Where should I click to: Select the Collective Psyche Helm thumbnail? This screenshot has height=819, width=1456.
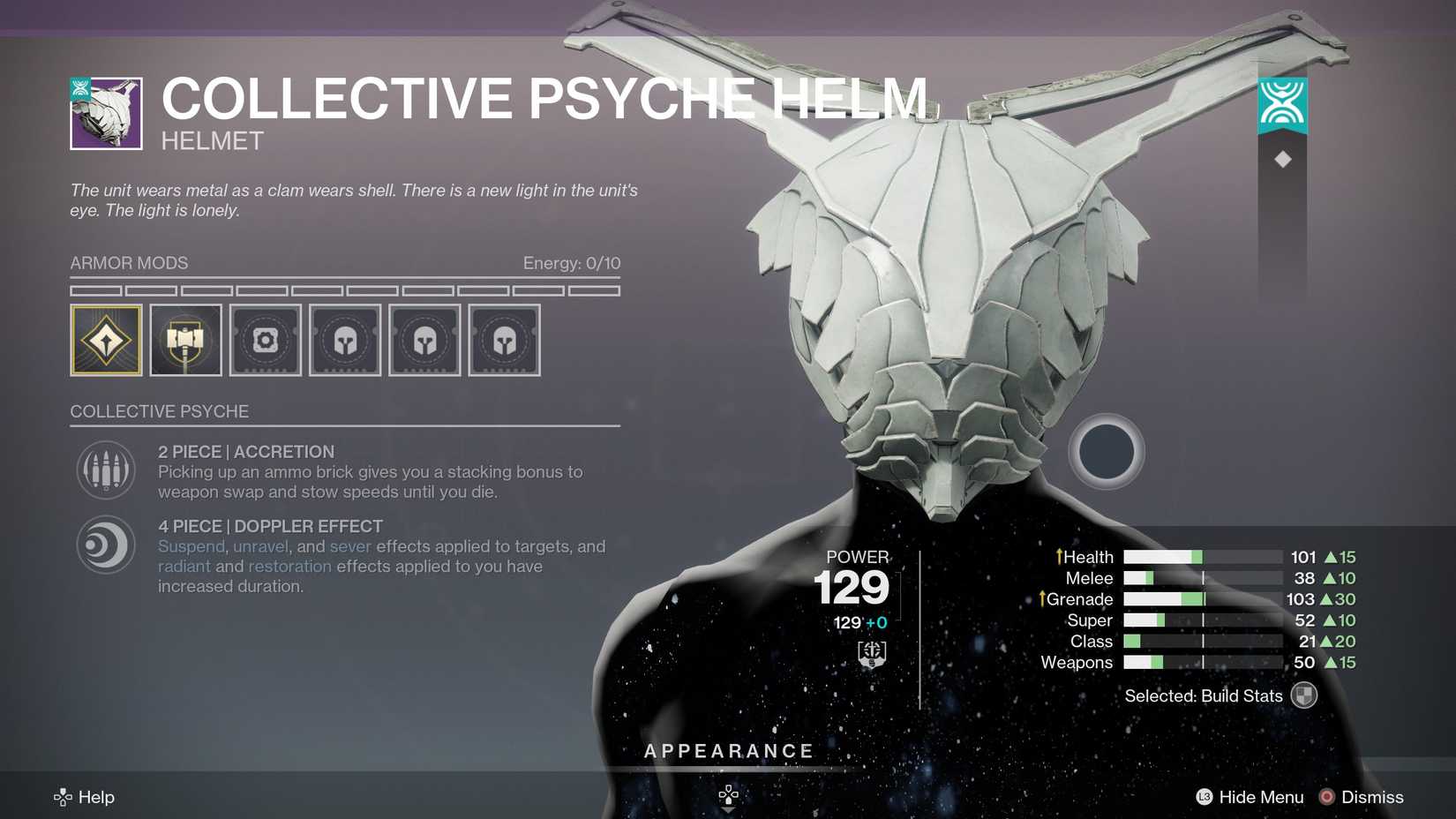coord(105,110)
